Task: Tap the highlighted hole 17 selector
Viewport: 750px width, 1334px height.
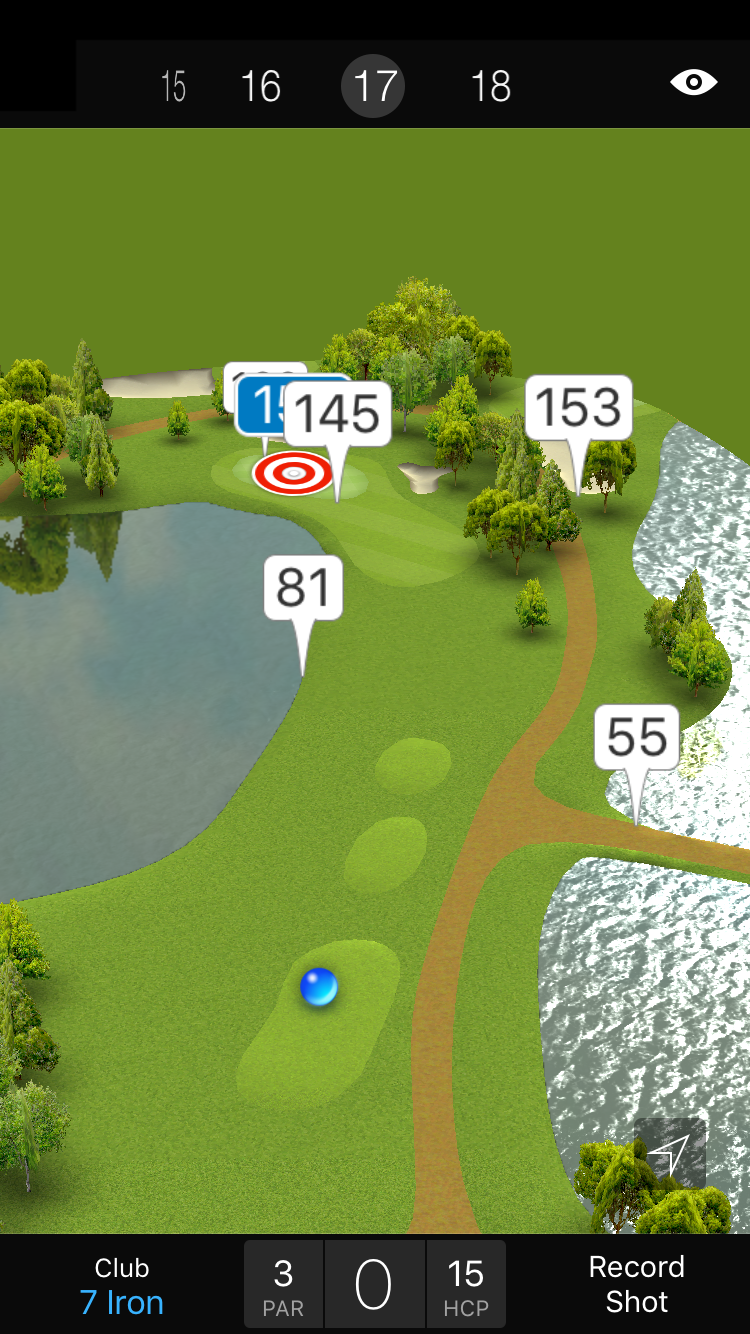Action: pos(373,87)
